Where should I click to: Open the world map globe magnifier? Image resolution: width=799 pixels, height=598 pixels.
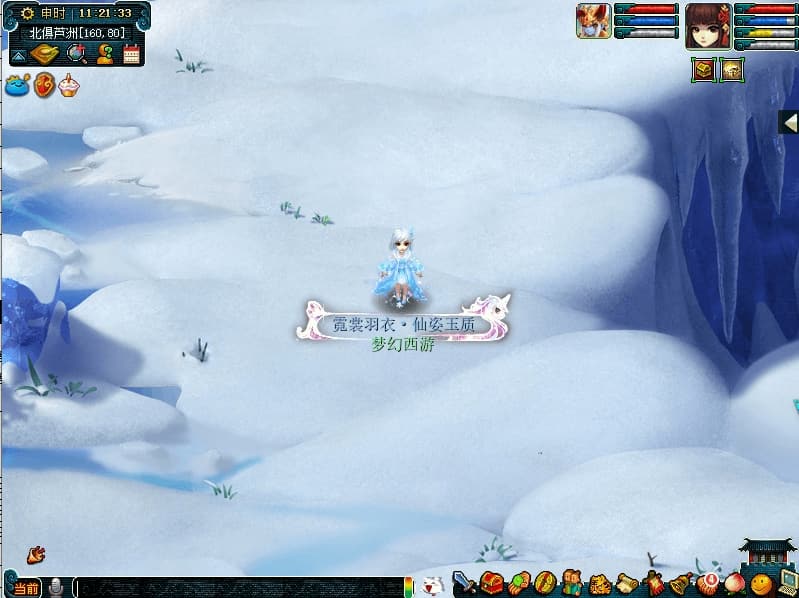(x=76, y=54)
